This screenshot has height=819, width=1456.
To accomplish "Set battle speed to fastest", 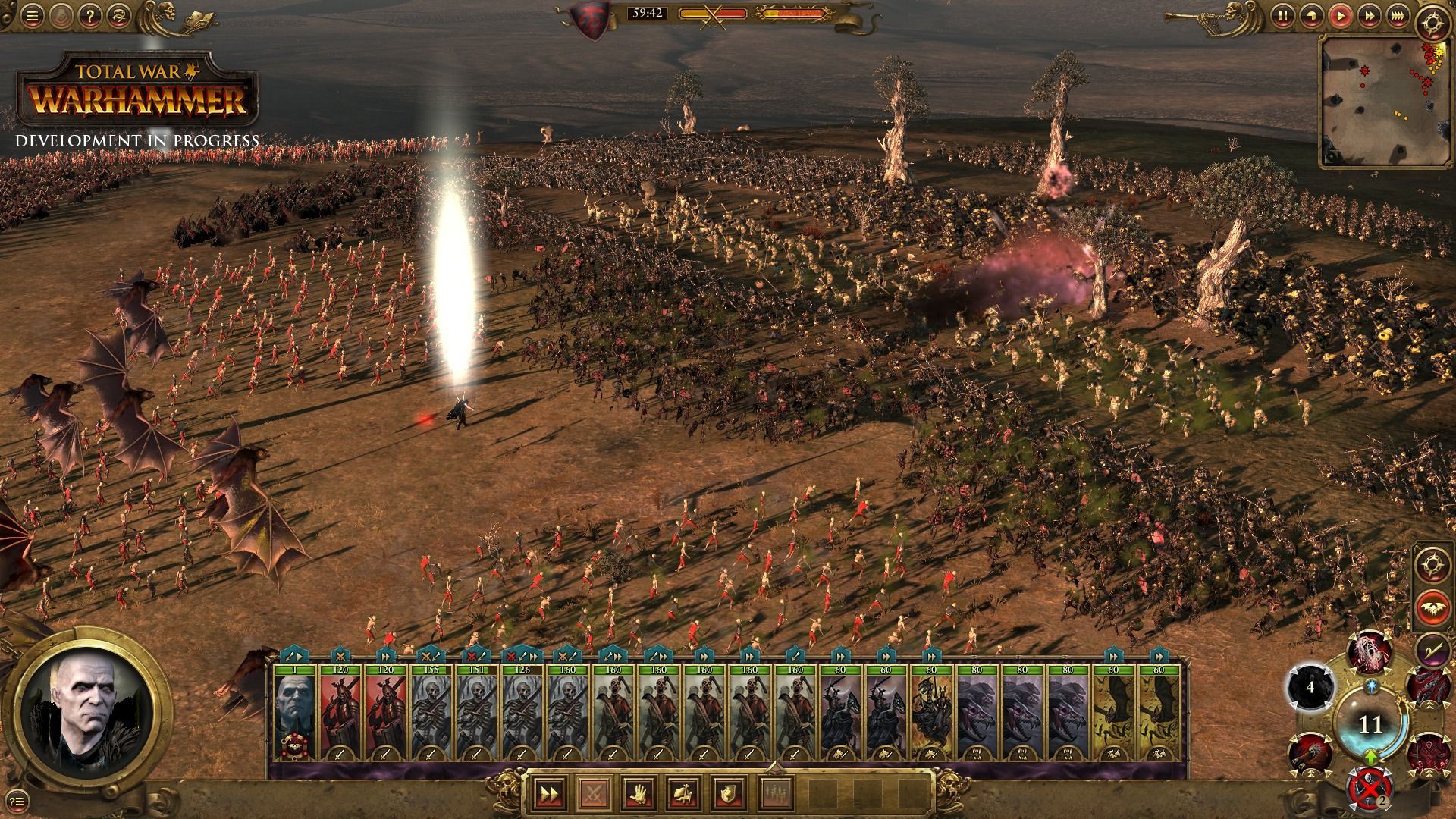I will pyautogui.click(x=1397, y=15).
